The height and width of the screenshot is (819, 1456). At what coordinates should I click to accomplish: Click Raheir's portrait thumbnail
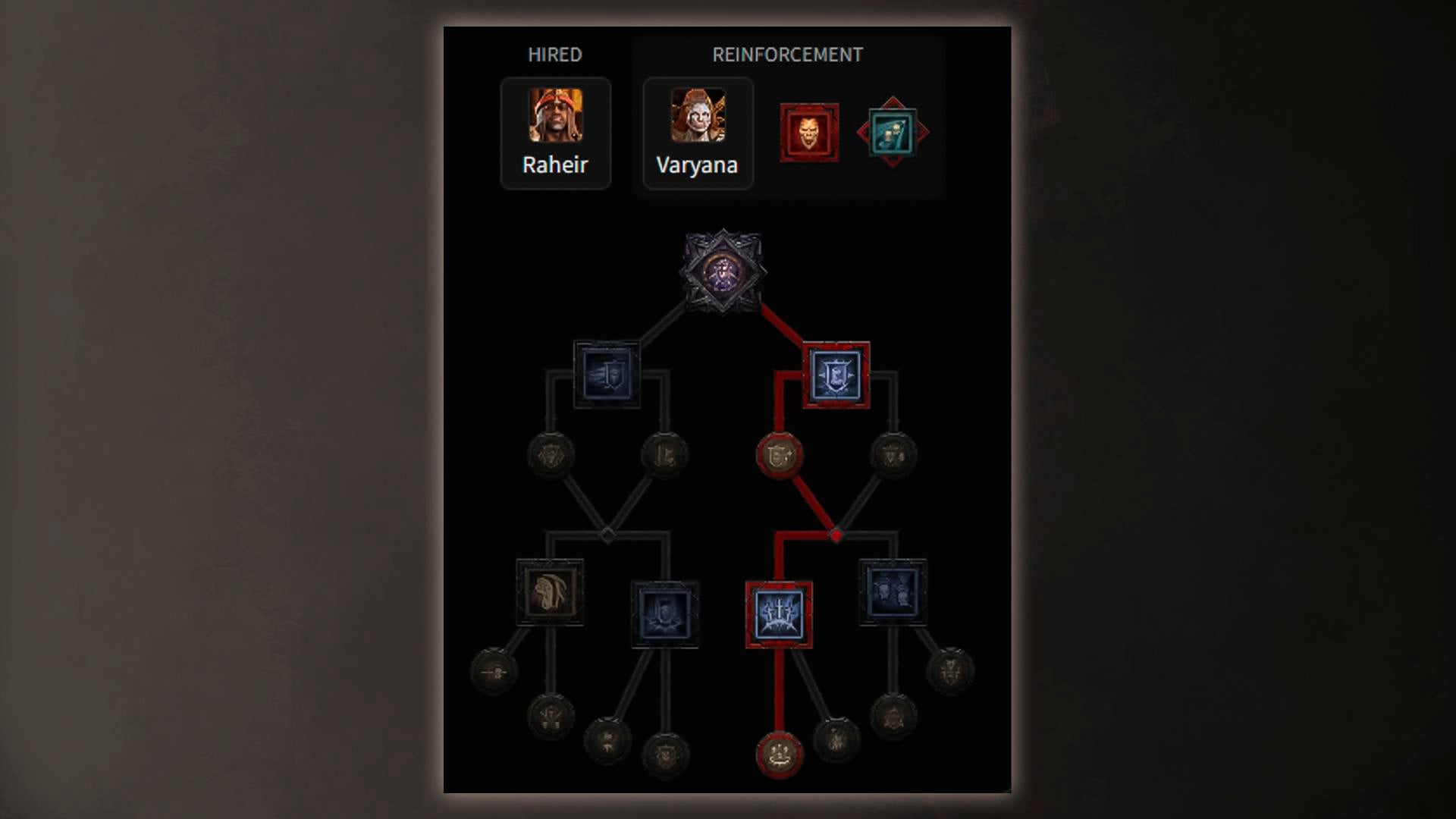pos(555,115)
